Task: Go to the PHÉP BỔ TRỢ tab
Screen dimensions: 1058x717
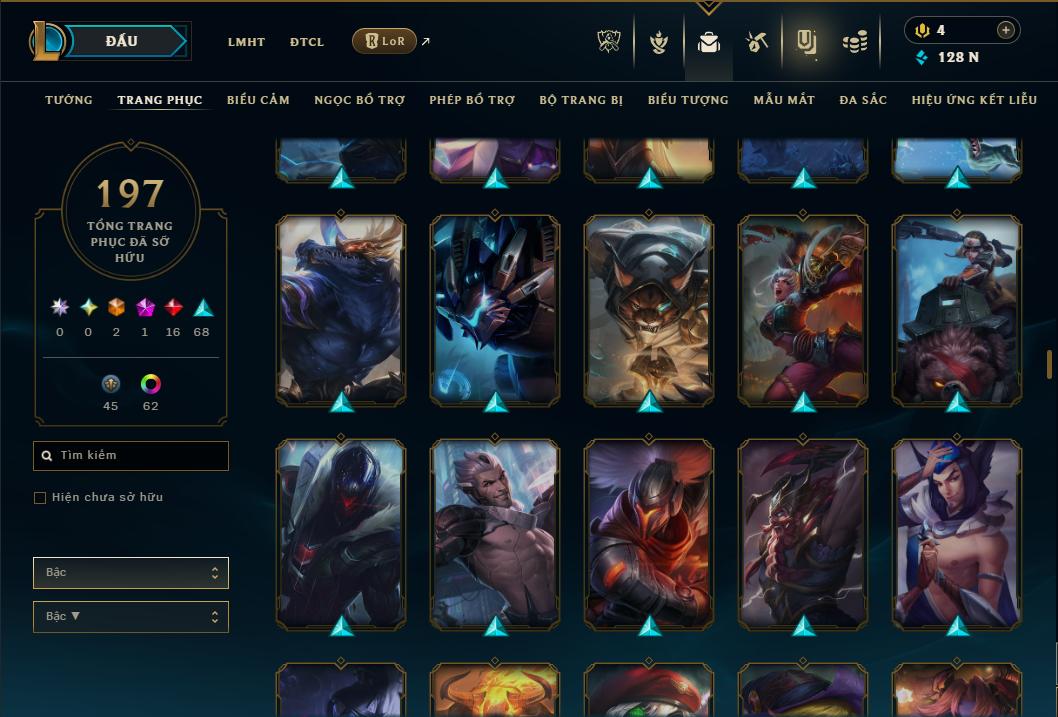Action: (x=472, y=100)
